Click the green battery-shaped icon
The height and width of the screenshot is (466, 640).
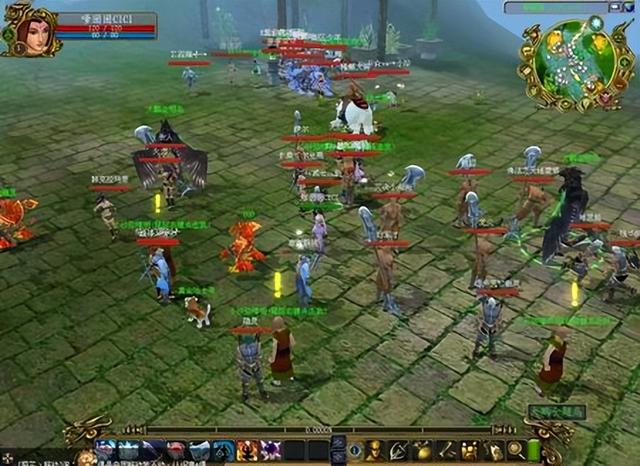click(534, 451)
